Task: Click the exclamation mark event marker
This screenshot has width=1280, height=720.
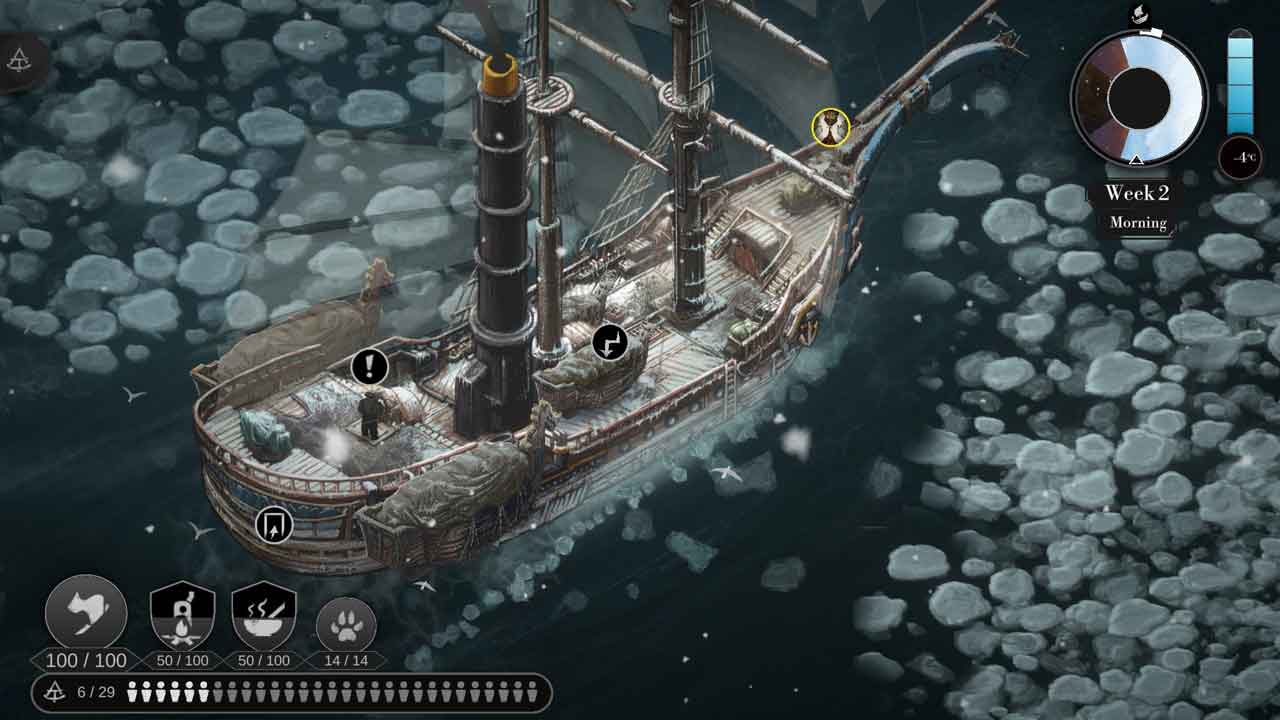Action: point(369,367)
